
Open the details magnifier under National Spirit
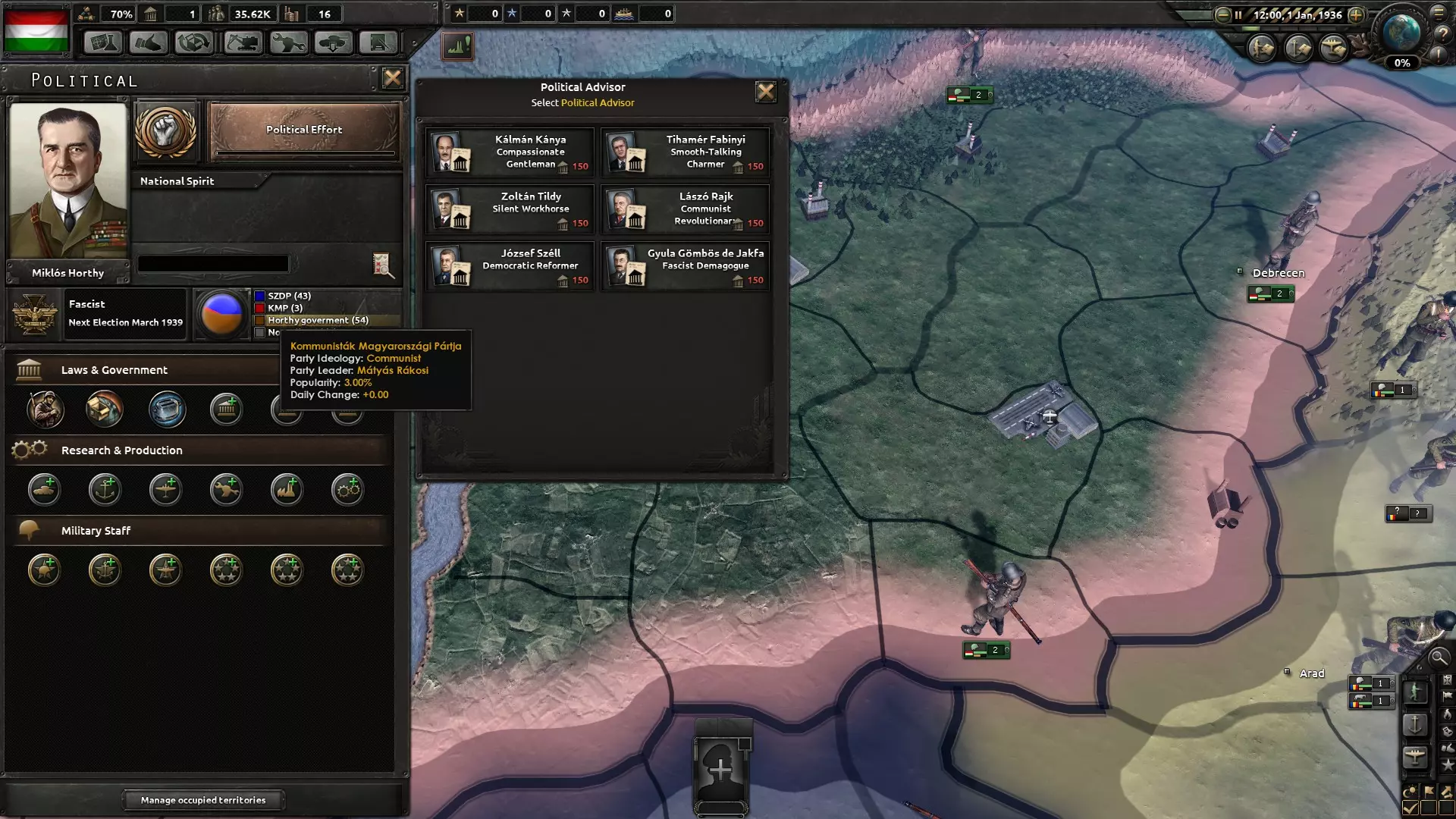point(383,265)
